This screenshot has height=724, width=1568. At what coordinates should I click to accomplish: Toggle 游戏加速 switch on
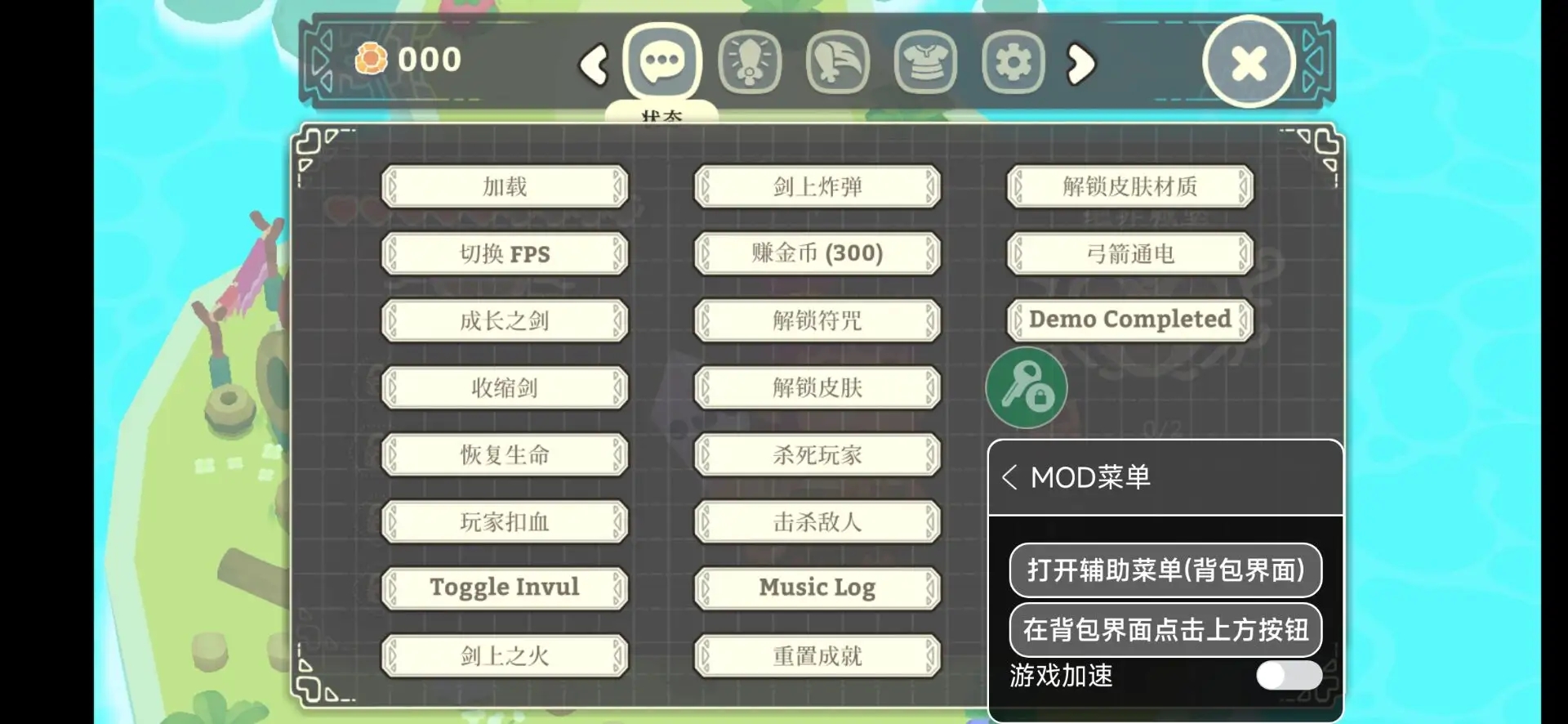(1289, 676)
